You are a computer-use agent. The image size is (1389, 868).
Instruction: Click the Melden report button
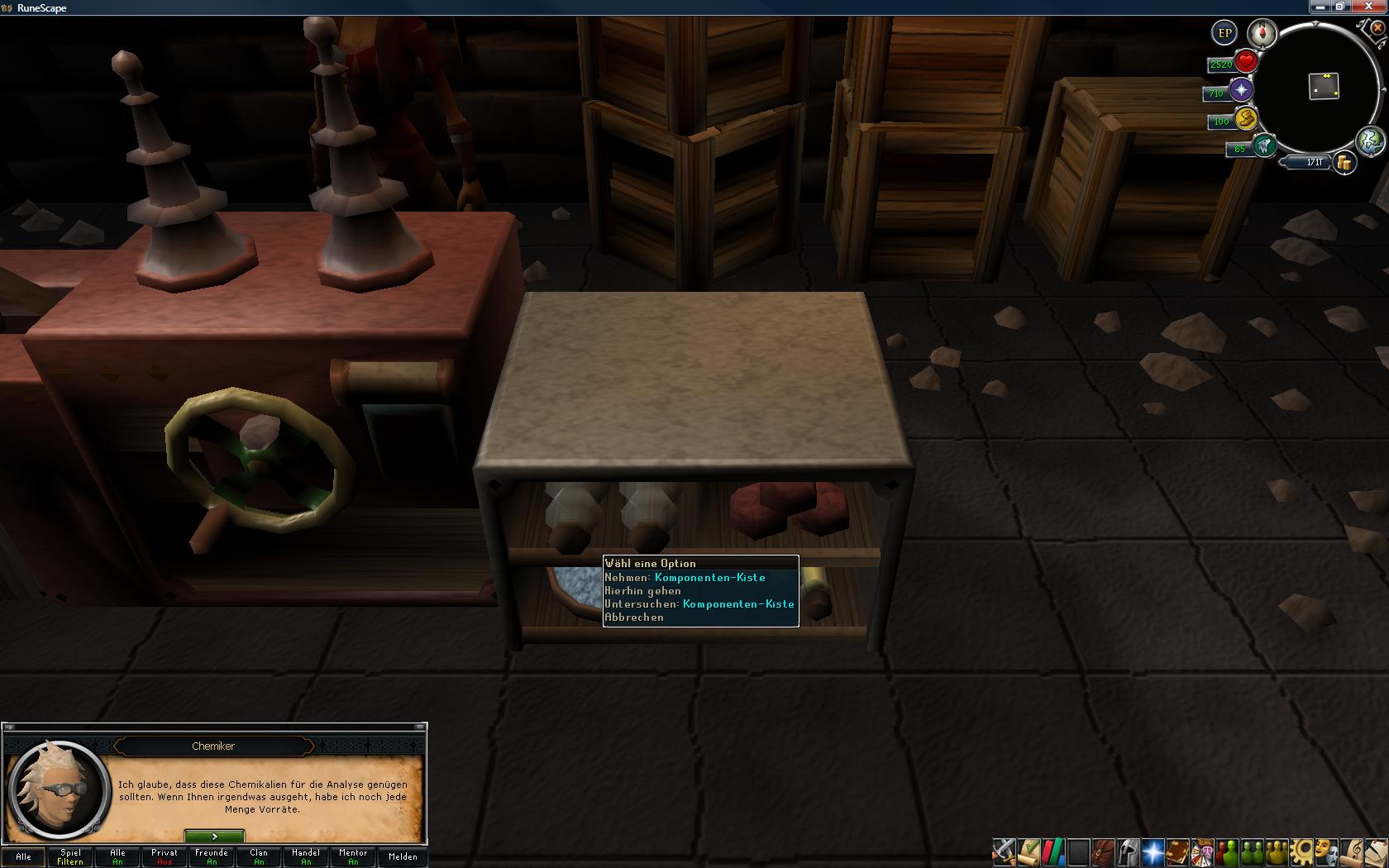click(x=403, y=856)
